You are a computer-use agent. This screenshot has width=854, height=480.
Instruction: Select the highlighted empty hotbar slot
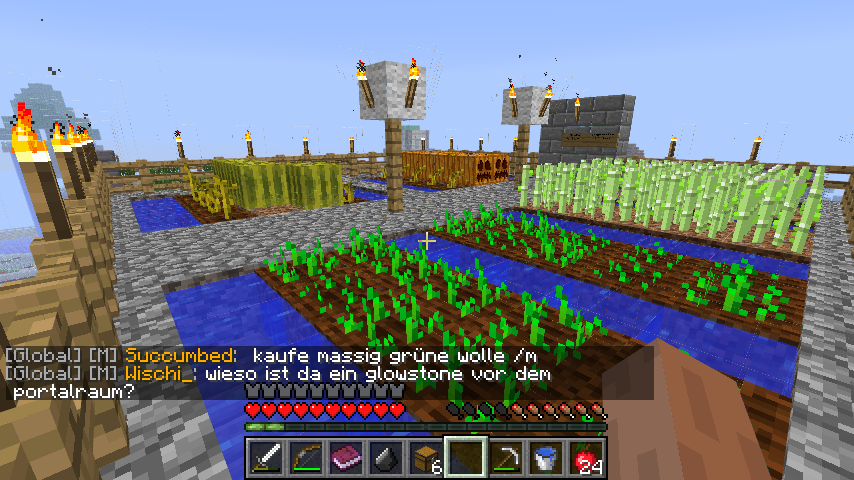pos(467,458)
